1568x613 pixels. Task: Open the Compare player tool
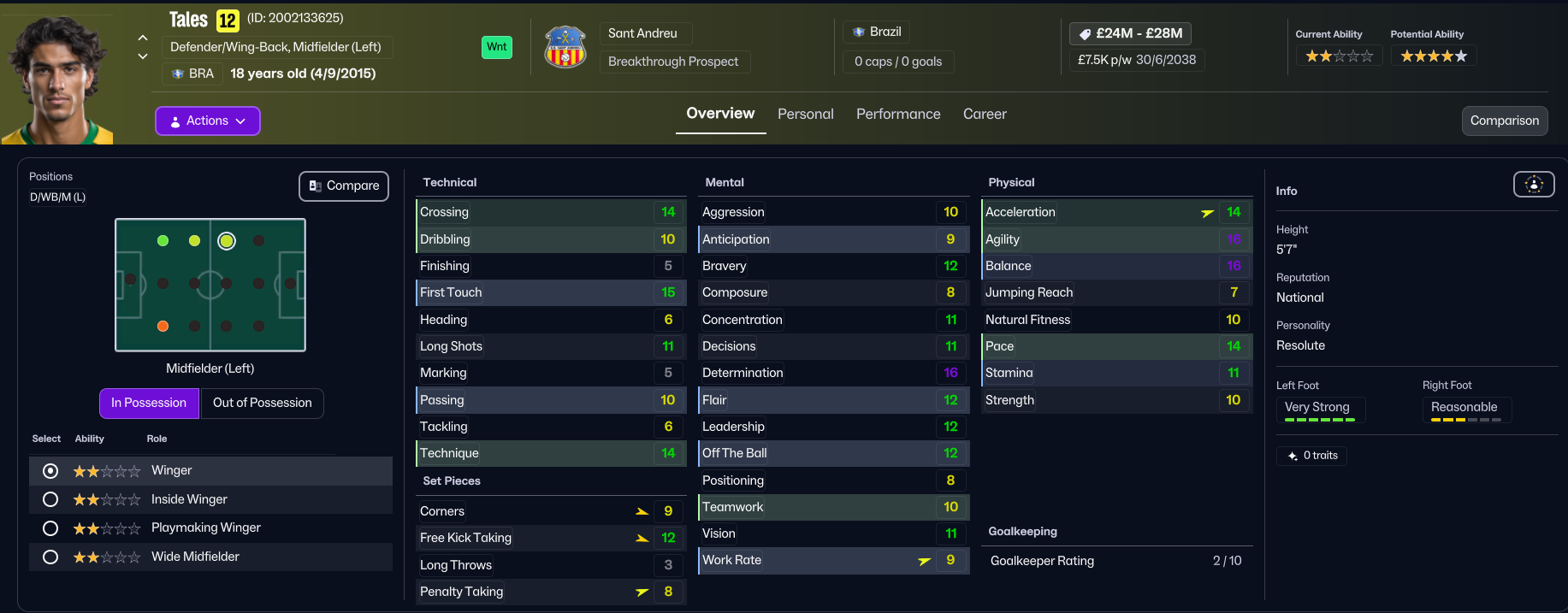(344, 186)
